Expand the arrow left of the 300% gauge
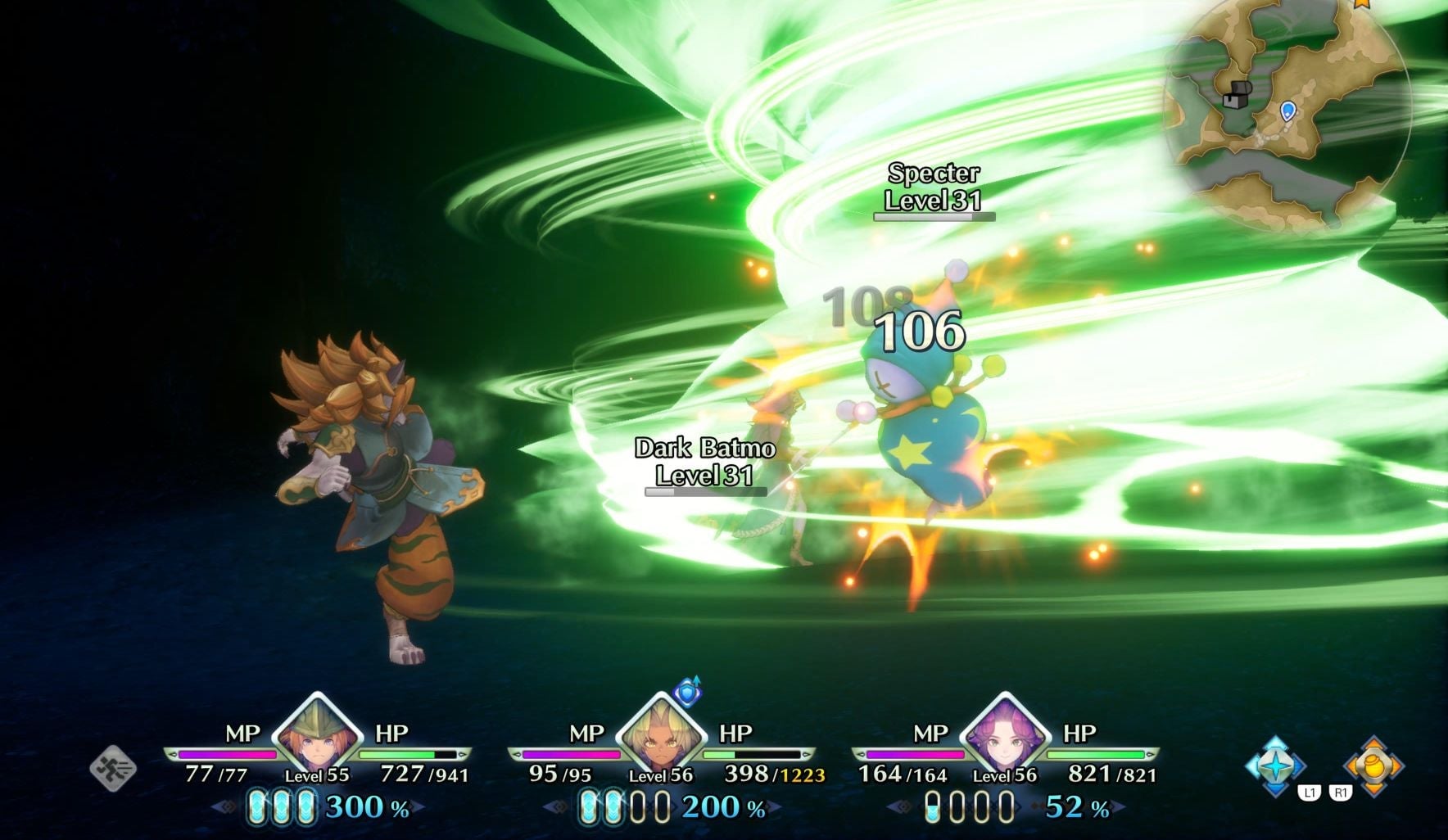Screen dimensions: 1448x840 pos(224,807)
